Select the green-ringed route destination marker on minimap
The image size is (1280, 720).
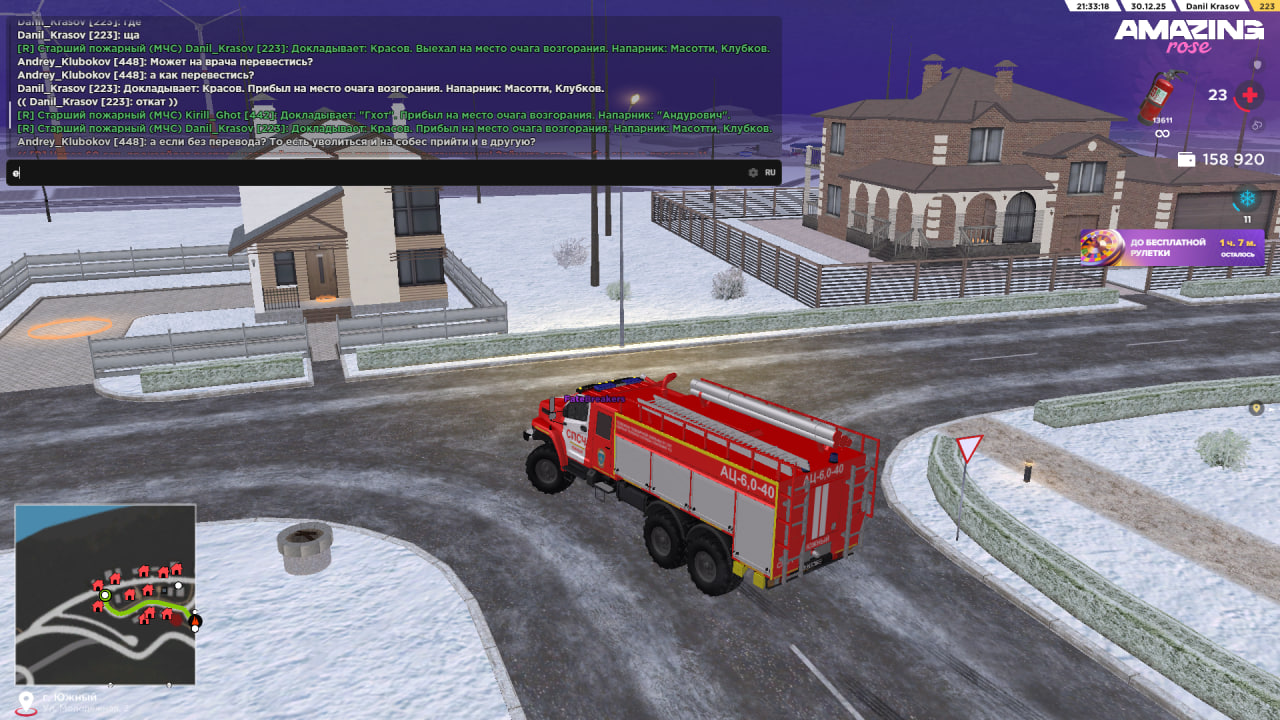tap(105, 595)
